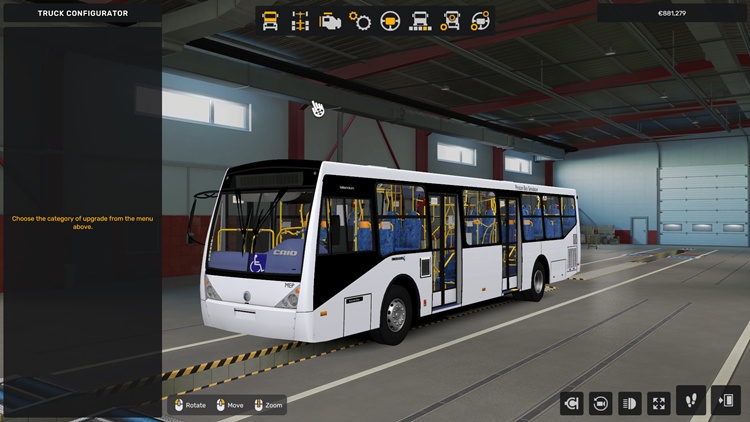Choose the transmission gears category
This screenshot has width=750, height=422.
(360, 20)
